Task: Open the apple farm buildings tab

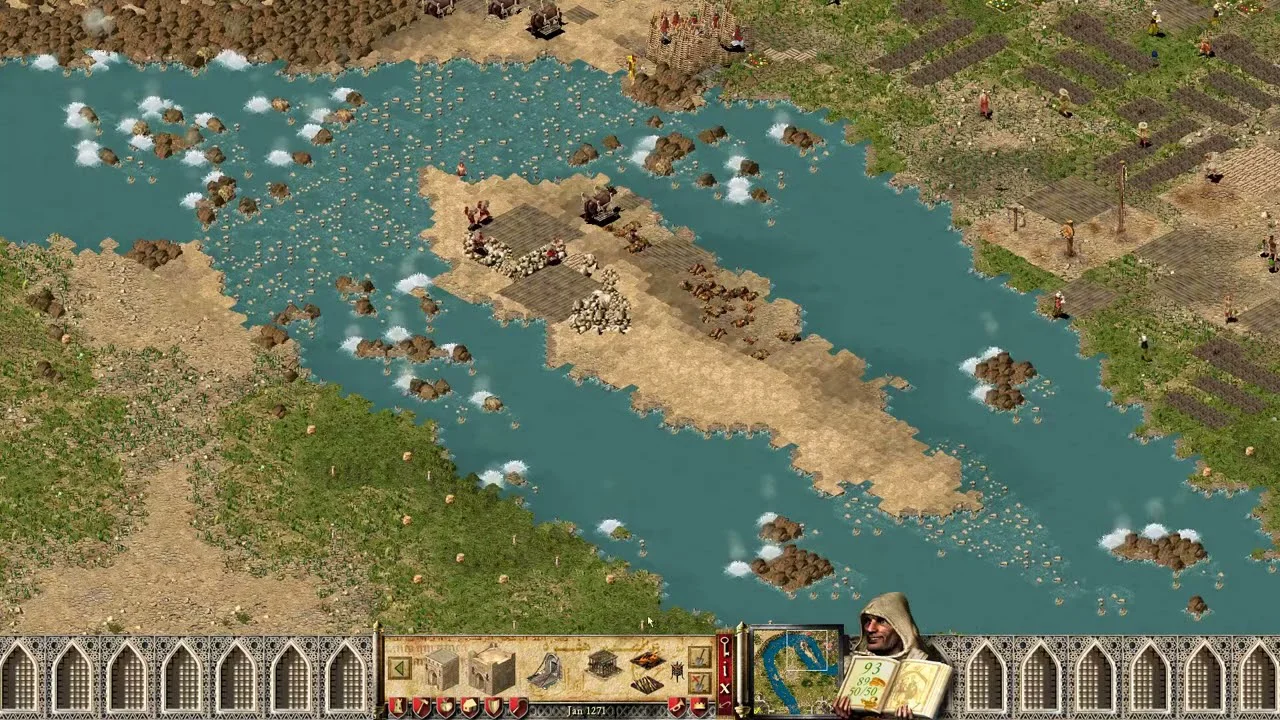Action: [x=445, y=707]
